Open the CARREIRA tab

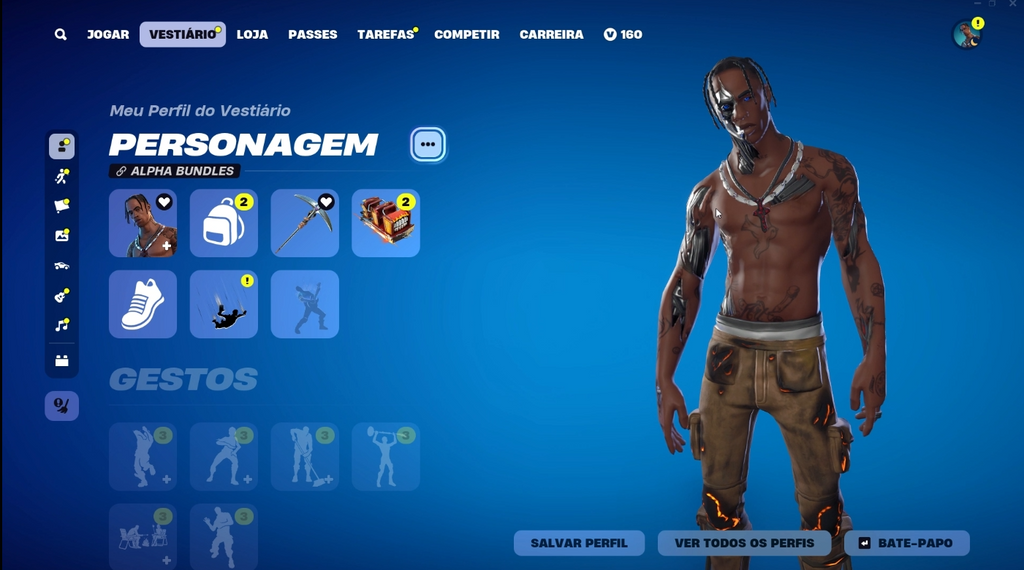(551, 35)
